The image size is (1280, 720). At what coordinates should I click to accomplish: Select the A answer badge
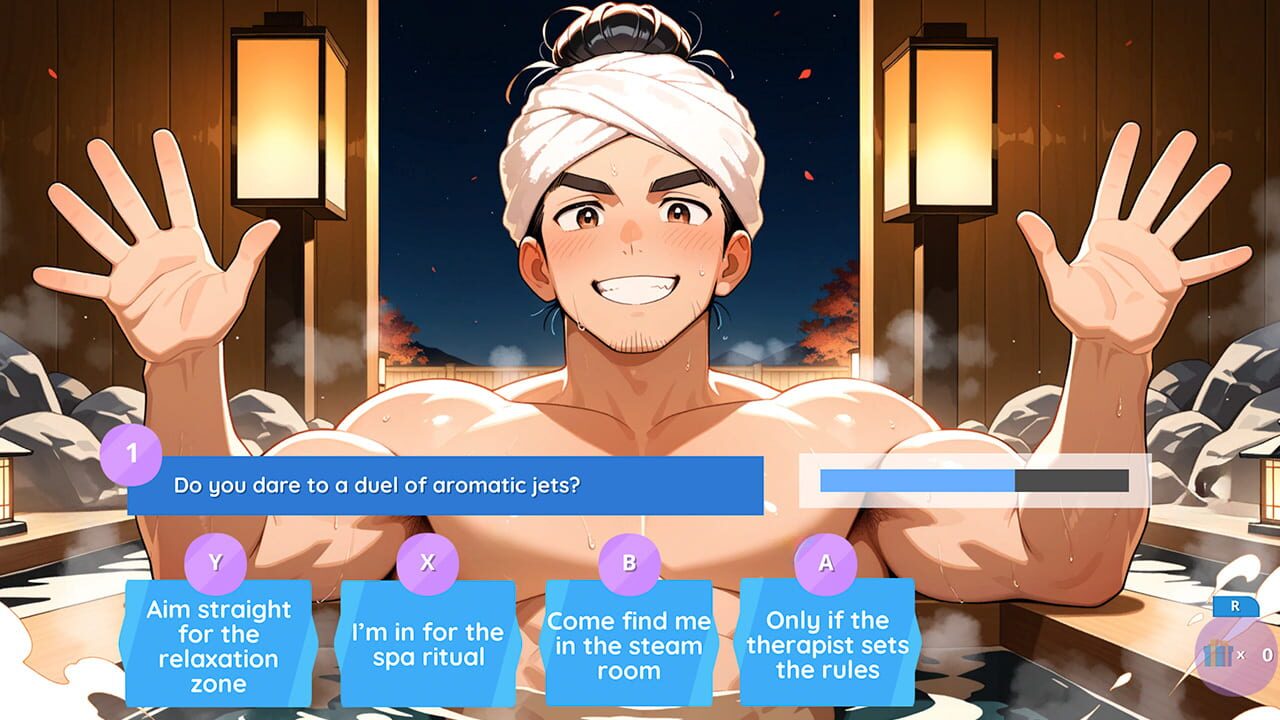pyautogui.click(x=824, y=563)
